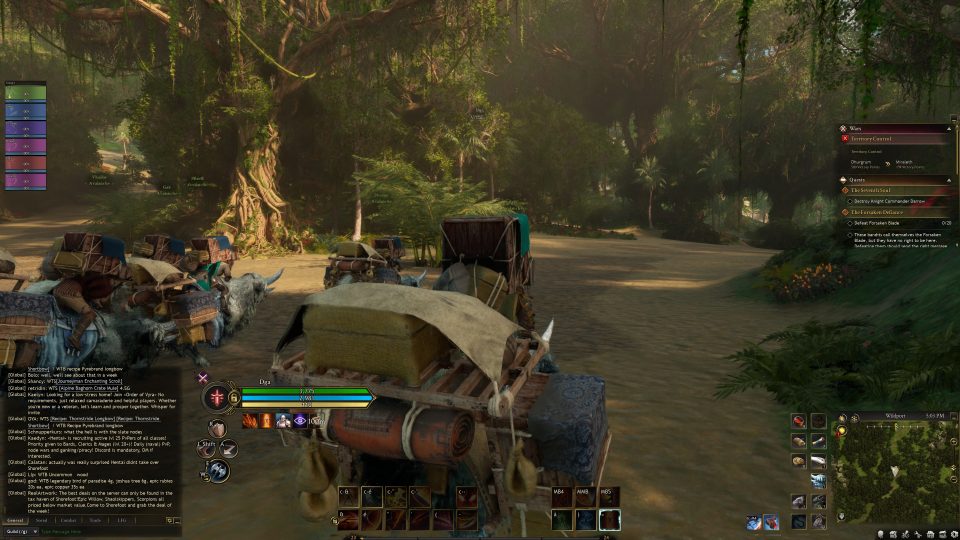
Task: Activate the MB5 hotbar slot
Action: [x=609, y=497]
